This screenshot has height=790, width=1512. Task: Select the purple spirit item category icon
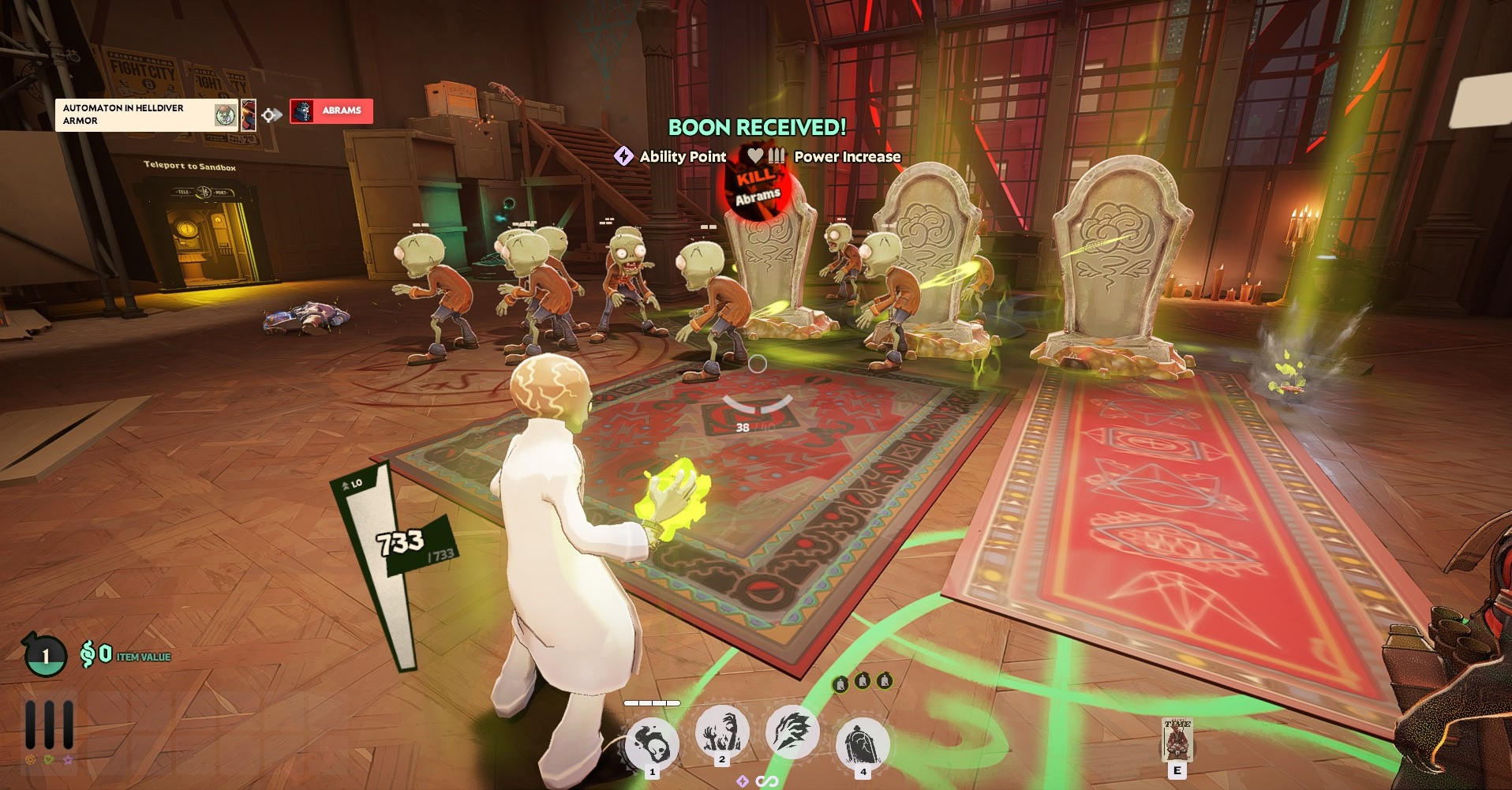tap(68, 760)
